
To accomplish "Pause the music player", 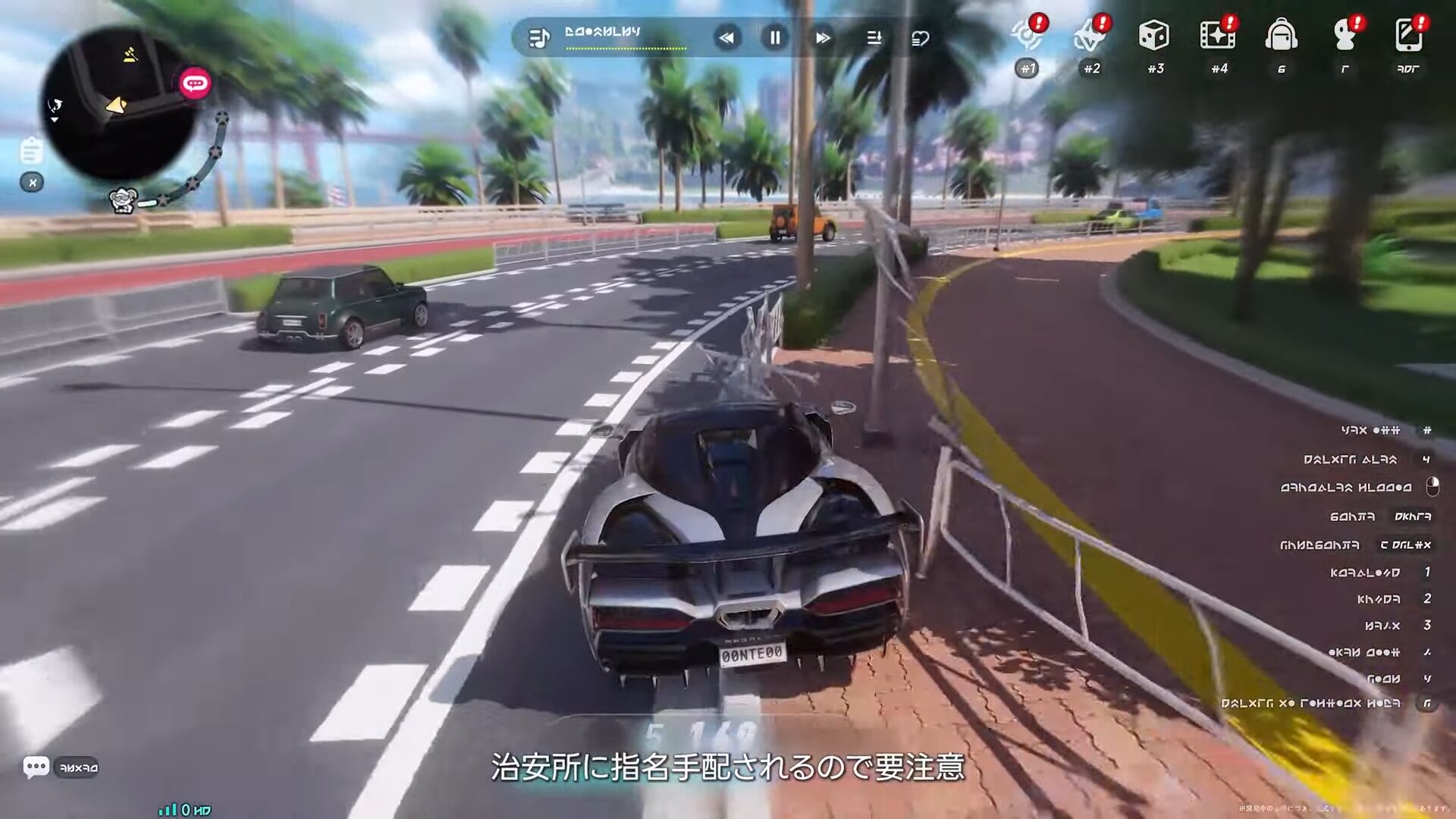I will pos(774,37).
